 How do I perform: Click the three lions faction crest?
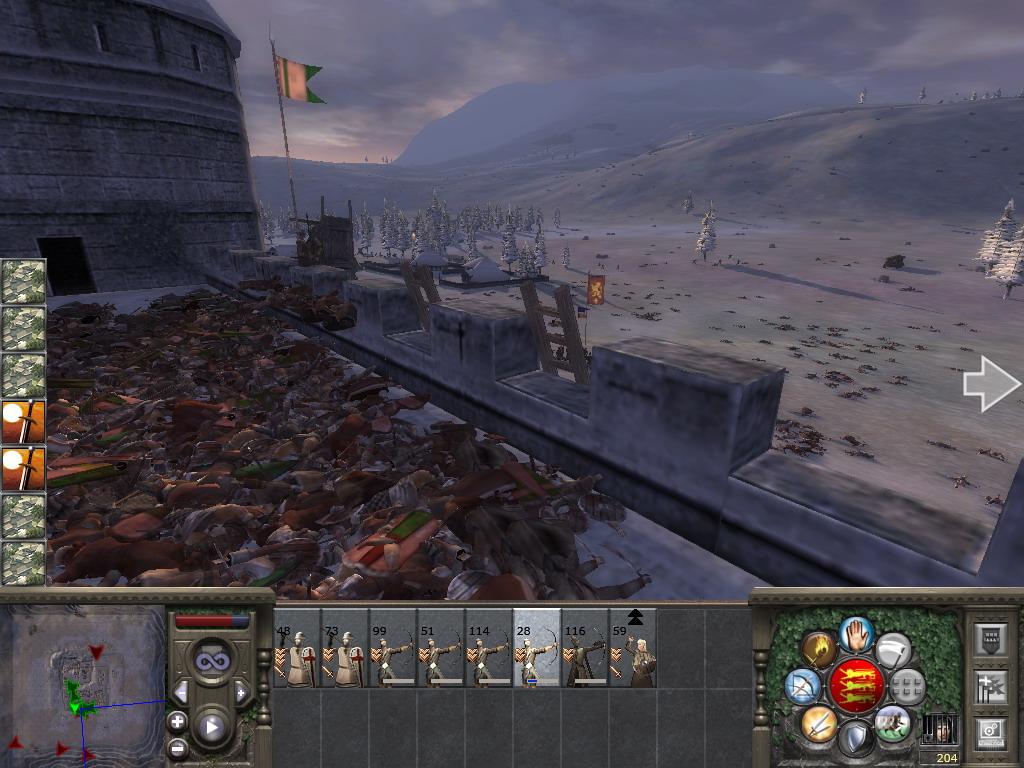pyautogui.click(x=856, y=686)
